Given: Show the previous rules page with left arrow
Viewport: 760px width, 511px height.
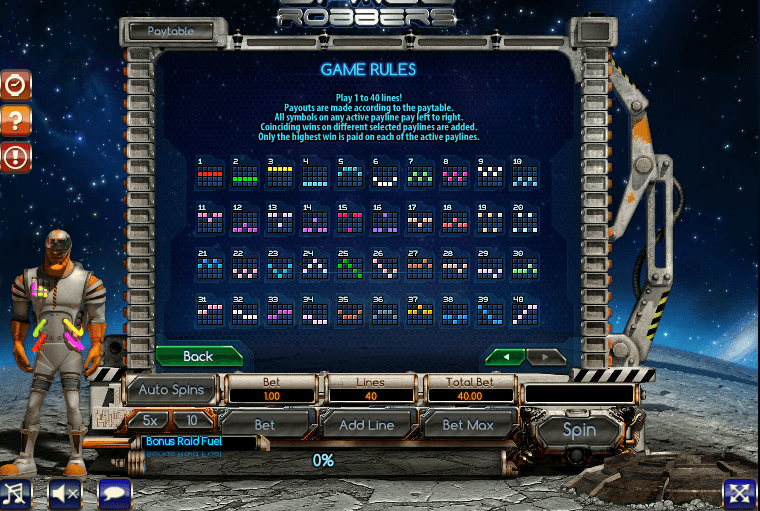Looking at the screenshot, I should (504, 357).
